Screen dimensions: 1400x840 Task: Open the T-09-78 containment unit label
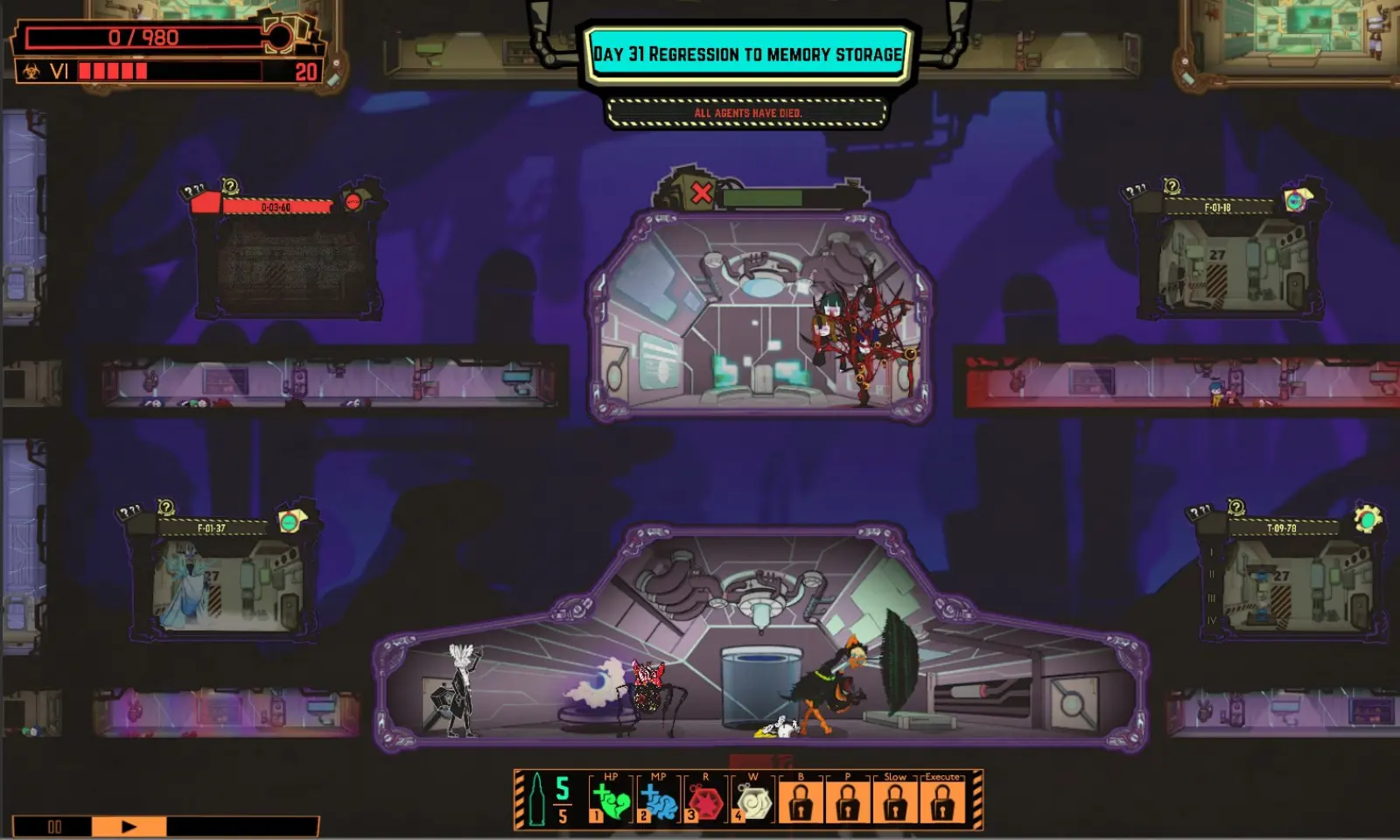[1282, 528]
